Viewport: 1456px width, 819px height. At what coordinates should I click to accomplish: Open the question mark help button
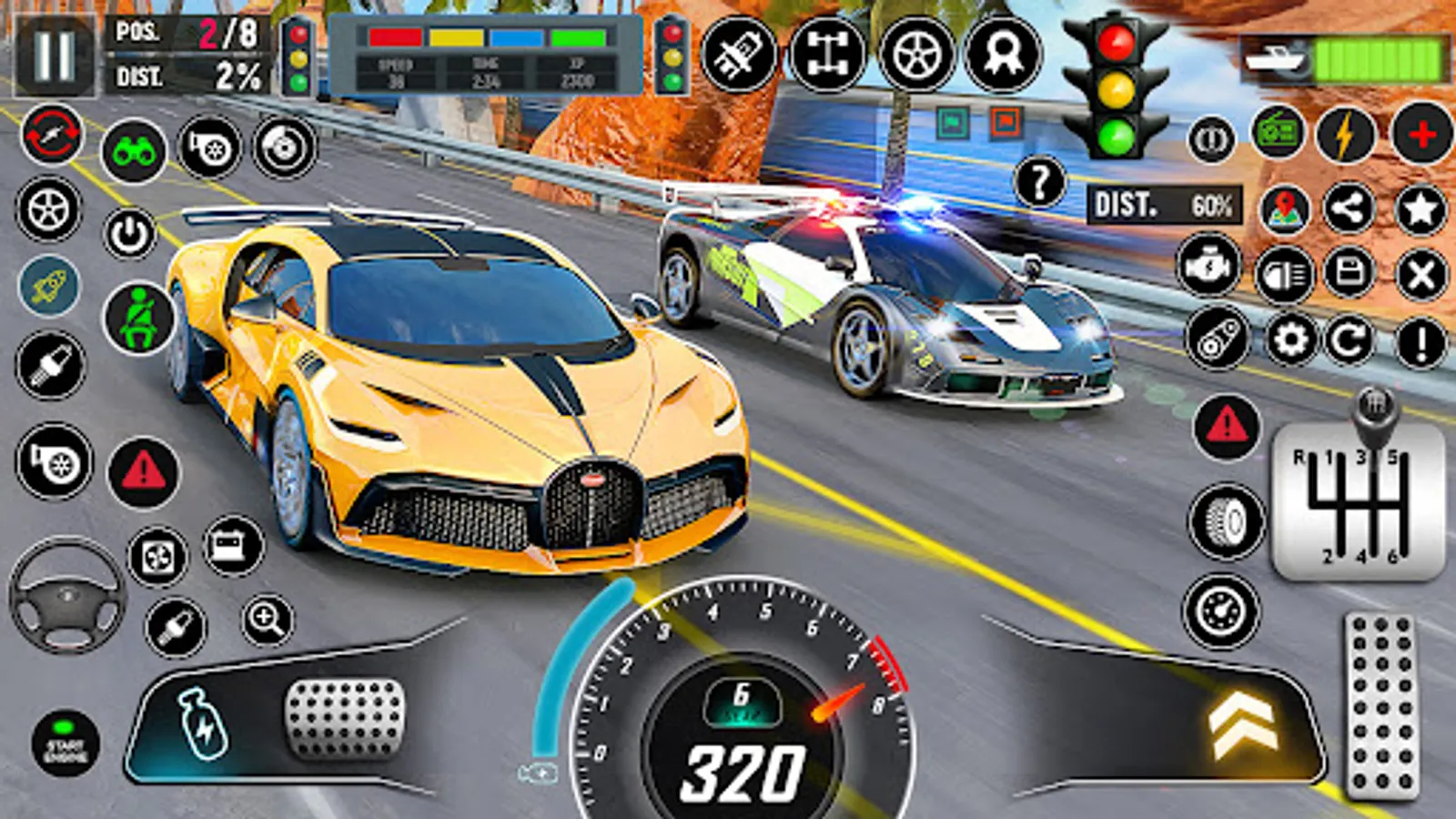point(1038,182)
